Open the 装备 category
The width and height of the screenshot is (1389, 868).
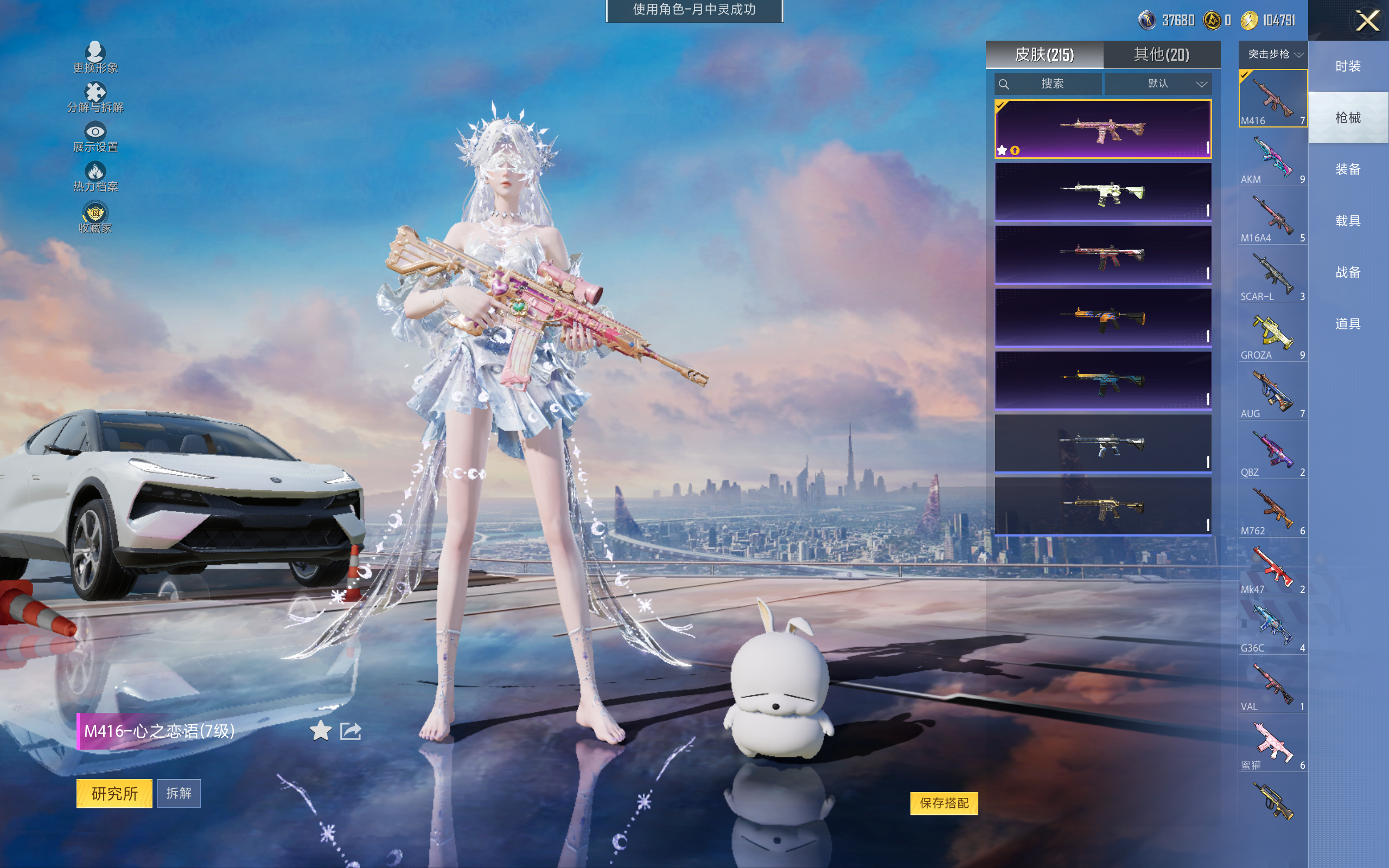click(x=1348, y=169)
